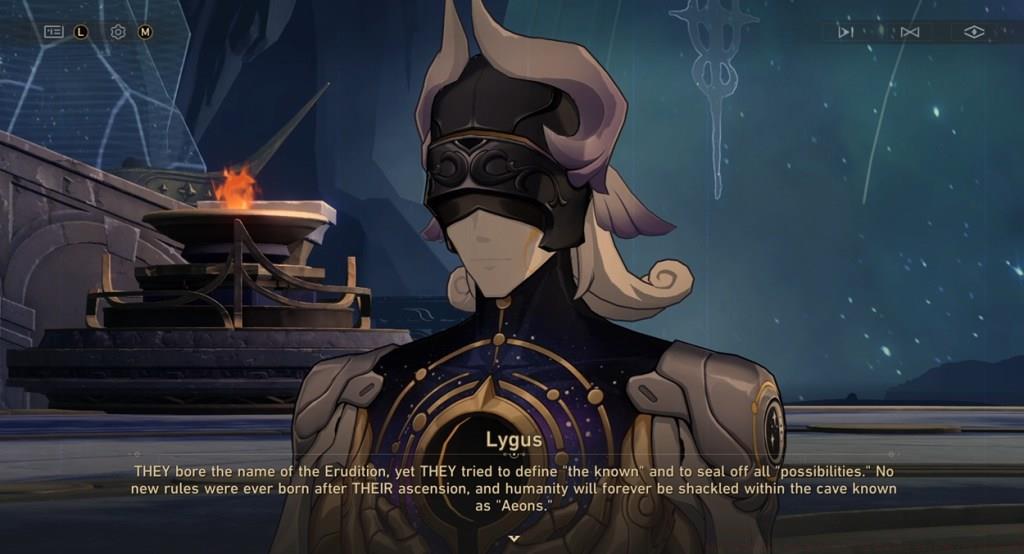Skip the dialogue with the bowtie icon
The height and width of the screenshot is (554, 1024).
click(x=909, y=32)
